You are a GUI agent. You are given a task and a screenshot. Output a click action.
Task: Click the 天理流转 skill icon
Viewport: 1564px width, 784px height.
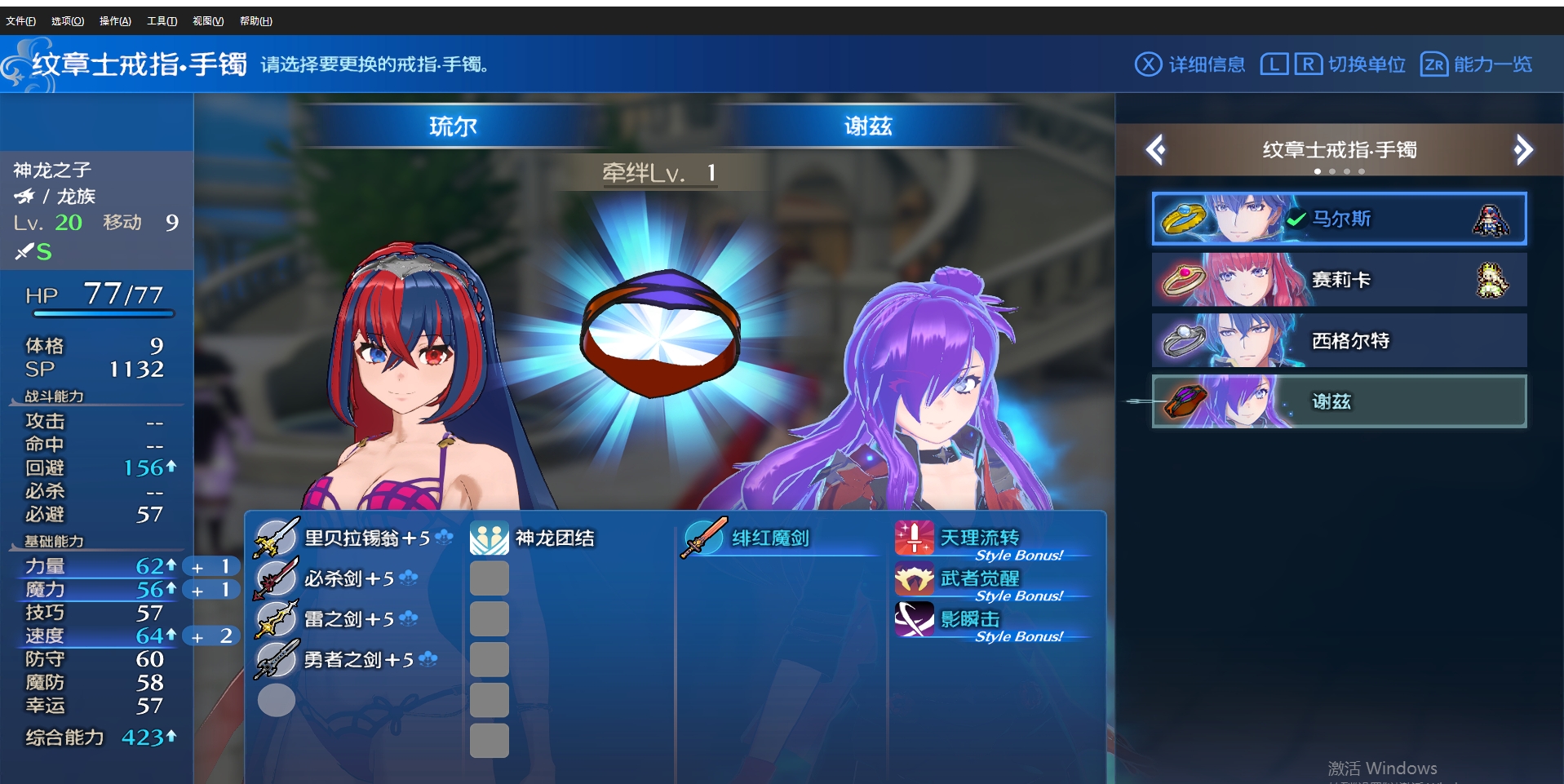tap(914, 538)
